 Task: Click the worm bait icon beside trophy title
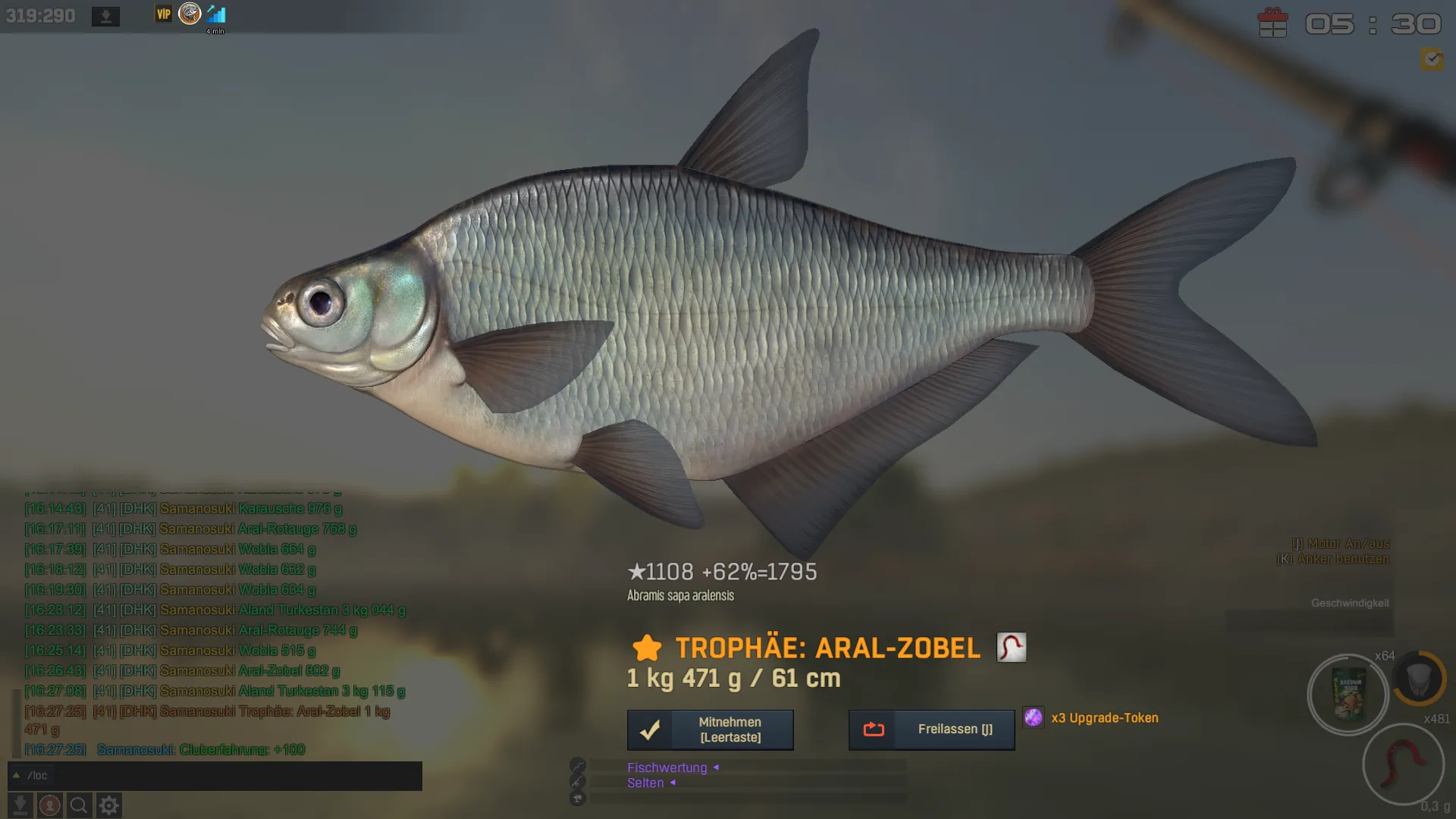(1011, 648)
